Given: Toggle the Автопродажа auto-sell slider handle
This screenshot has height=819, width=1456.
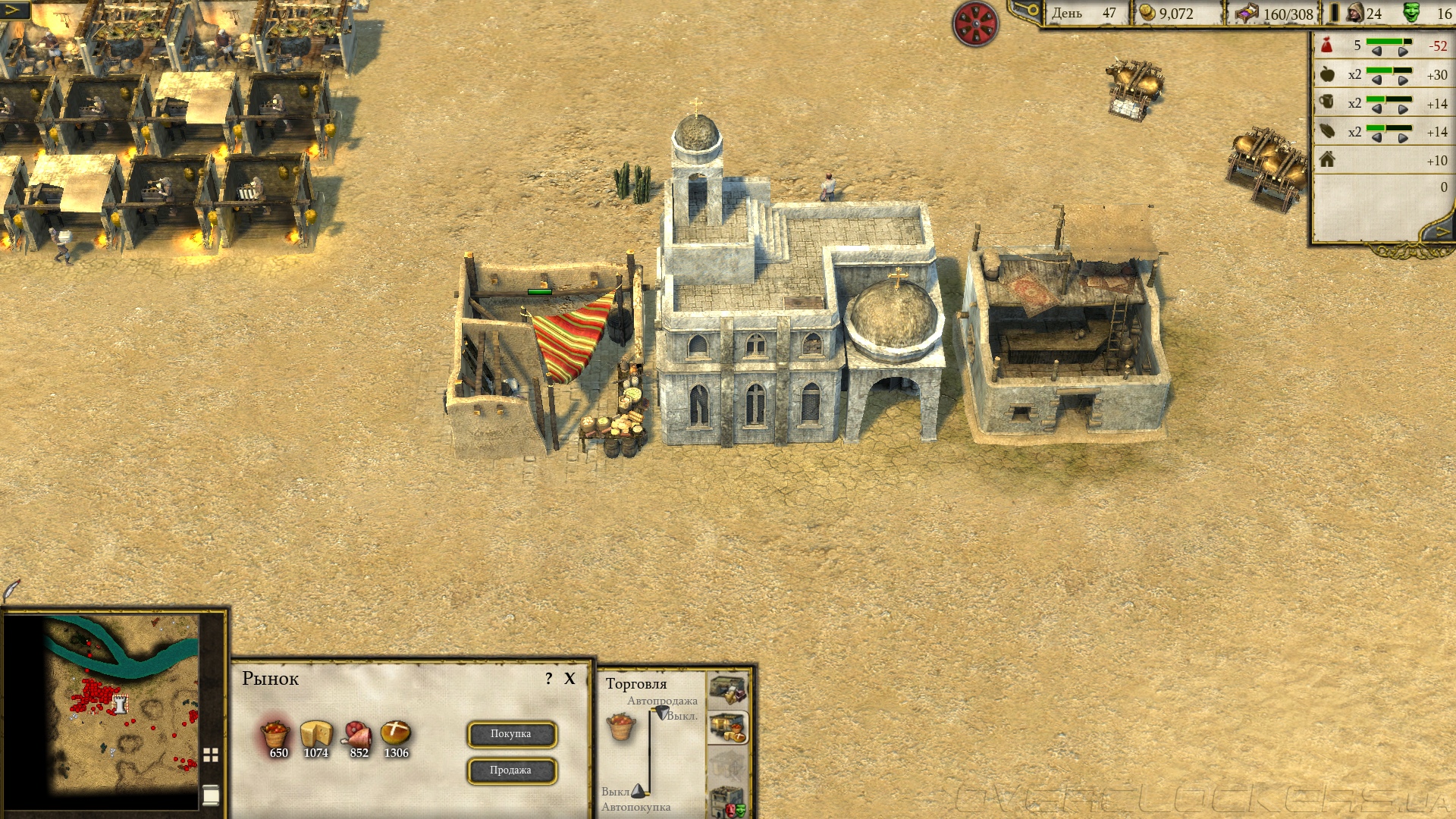Looking at the screenshot, I should 662,713.
